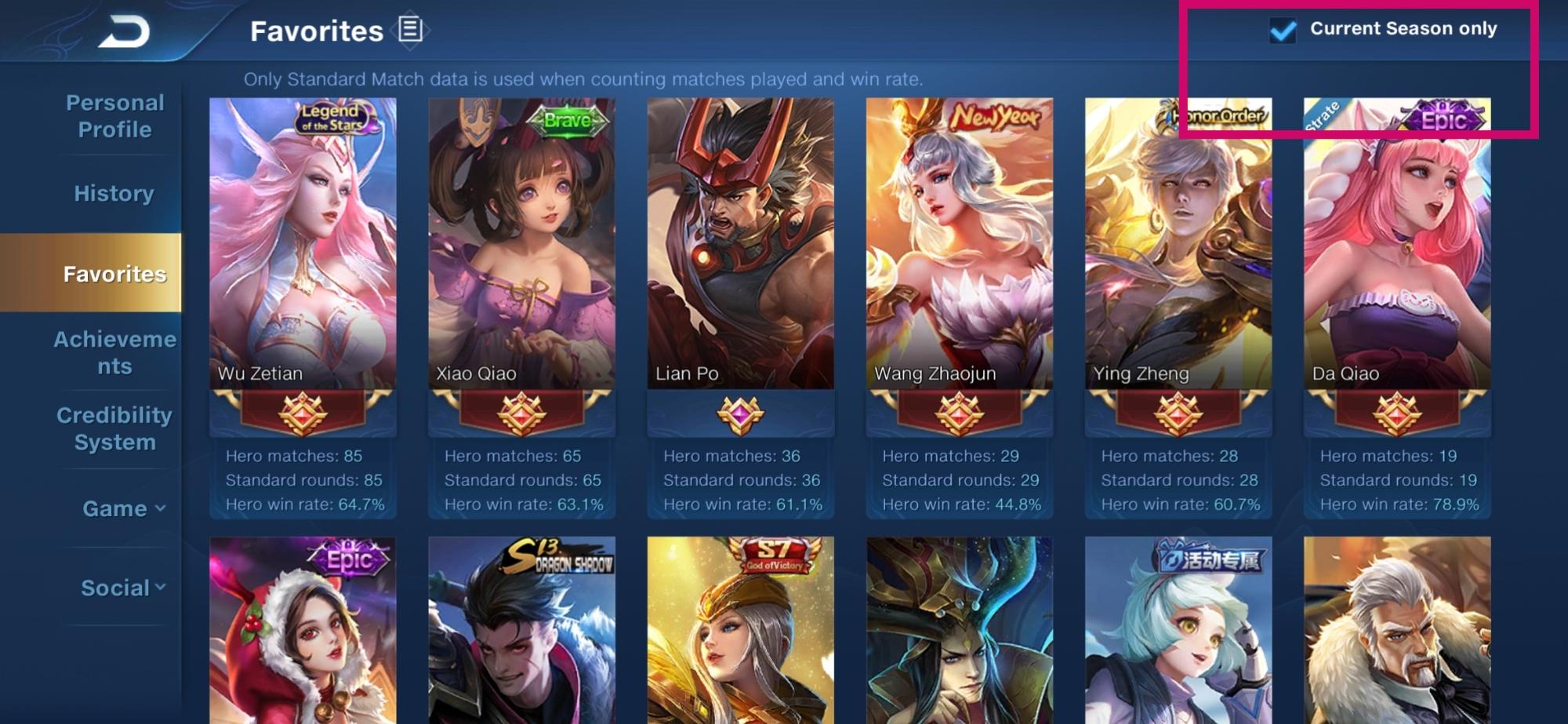1568x724 pixels.
Task: Select the Favorites tab
Action: [x=114, y=274]
